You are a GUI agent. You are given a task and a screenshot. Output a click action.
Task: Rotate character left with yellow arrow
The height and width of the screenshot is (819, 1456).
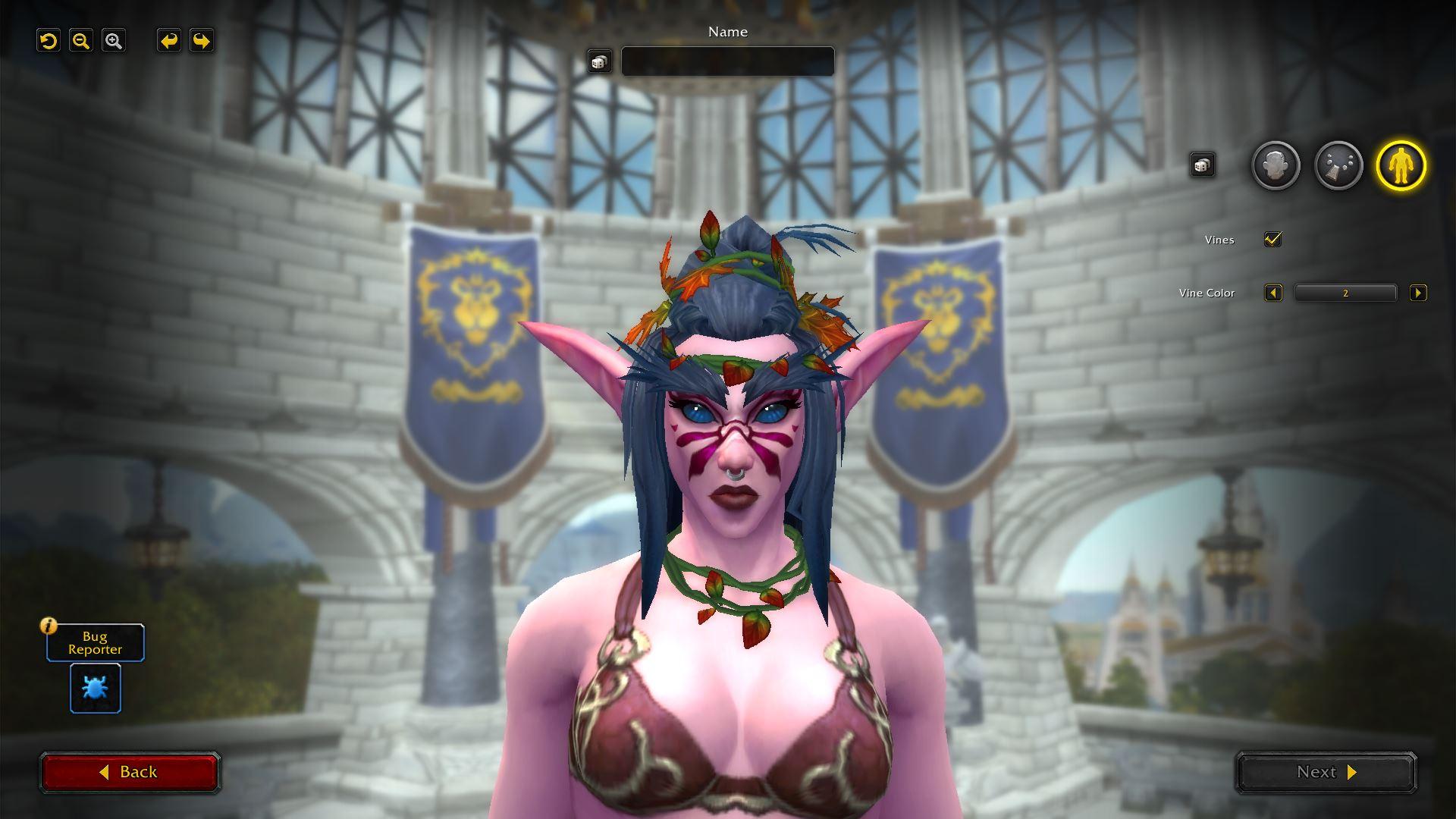point(168,41)
